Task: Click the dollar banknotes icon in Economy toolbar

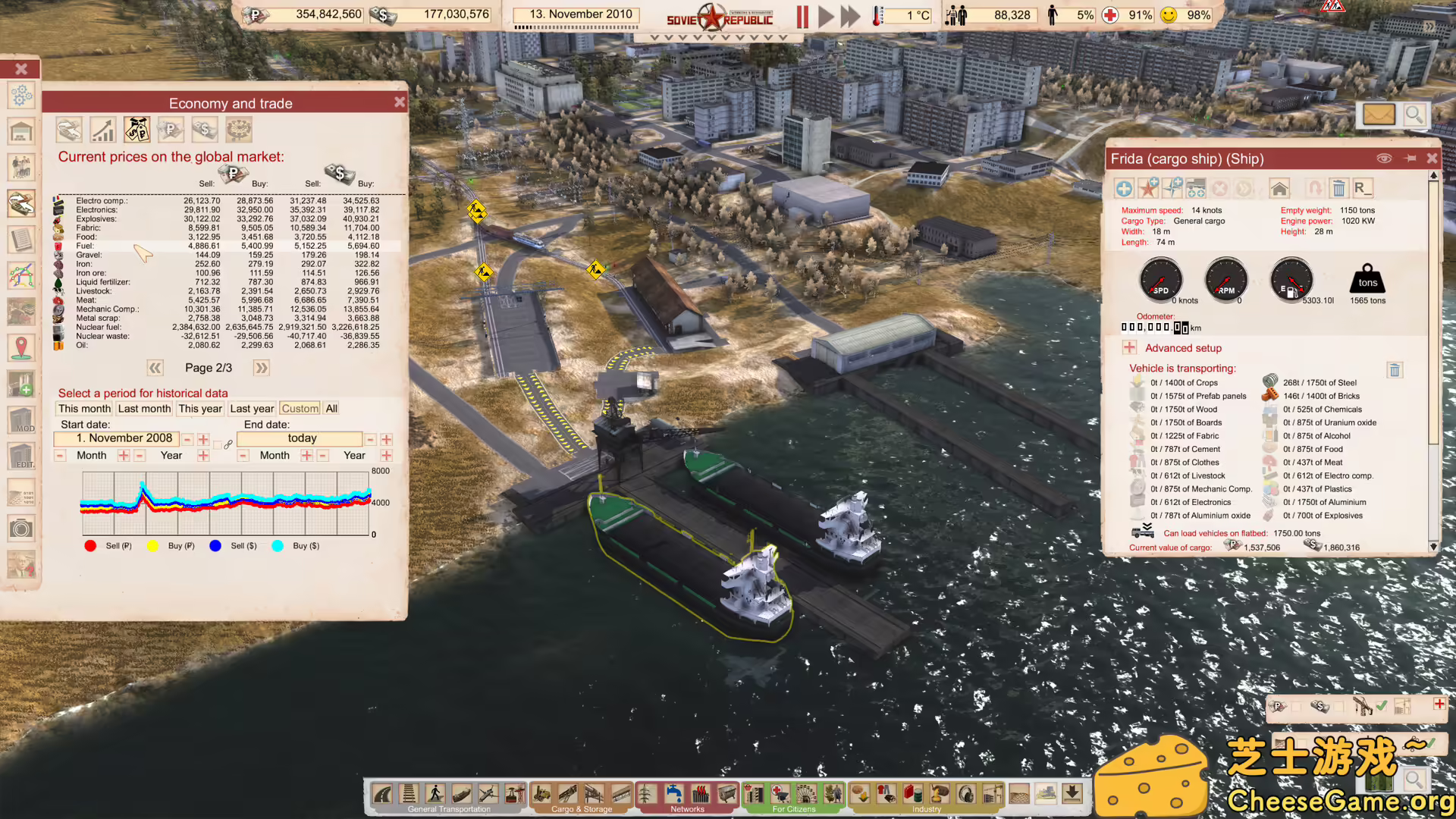Action: click(x=205, y=129)
